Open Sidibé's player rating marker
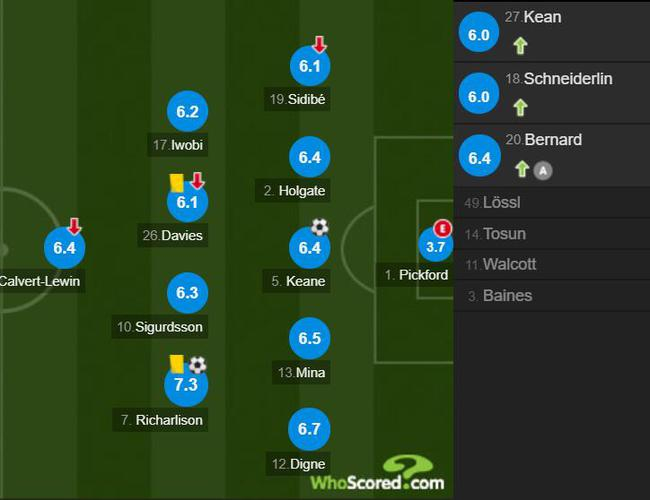650x500 pixels. (309, 66)
